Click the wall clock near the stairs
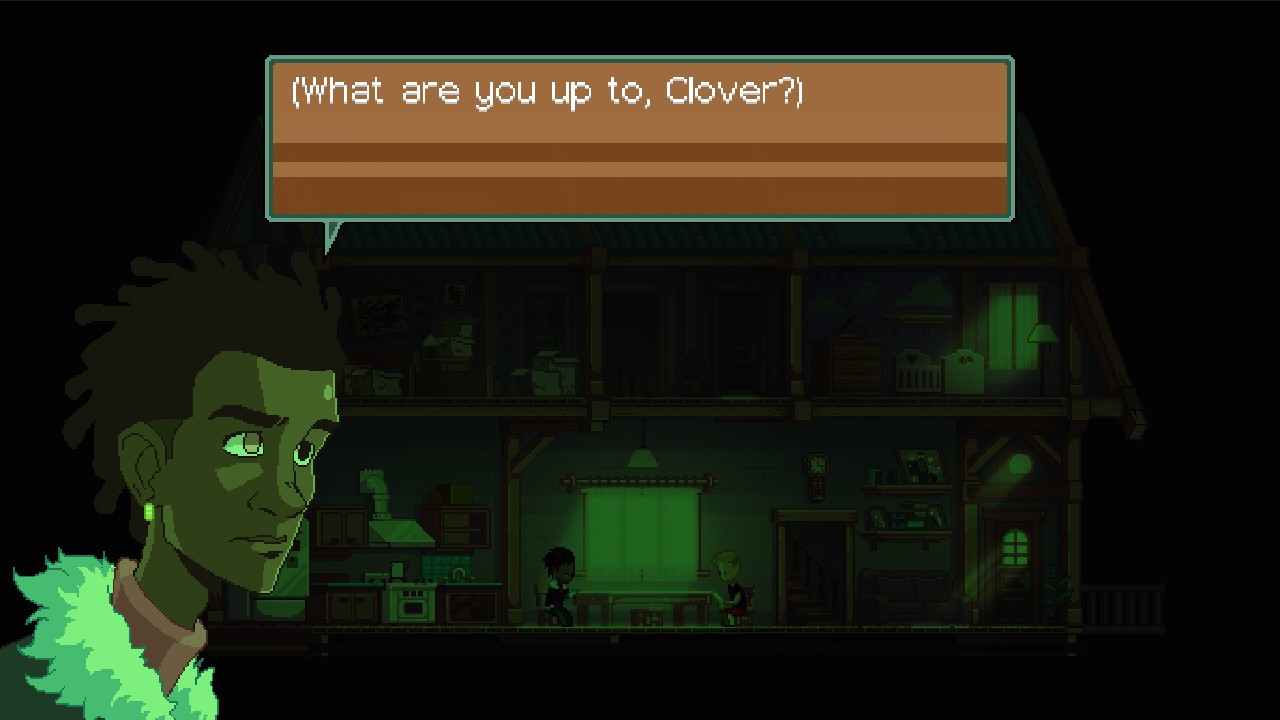The image size is (1280, 720). click(x=816, y=466)
